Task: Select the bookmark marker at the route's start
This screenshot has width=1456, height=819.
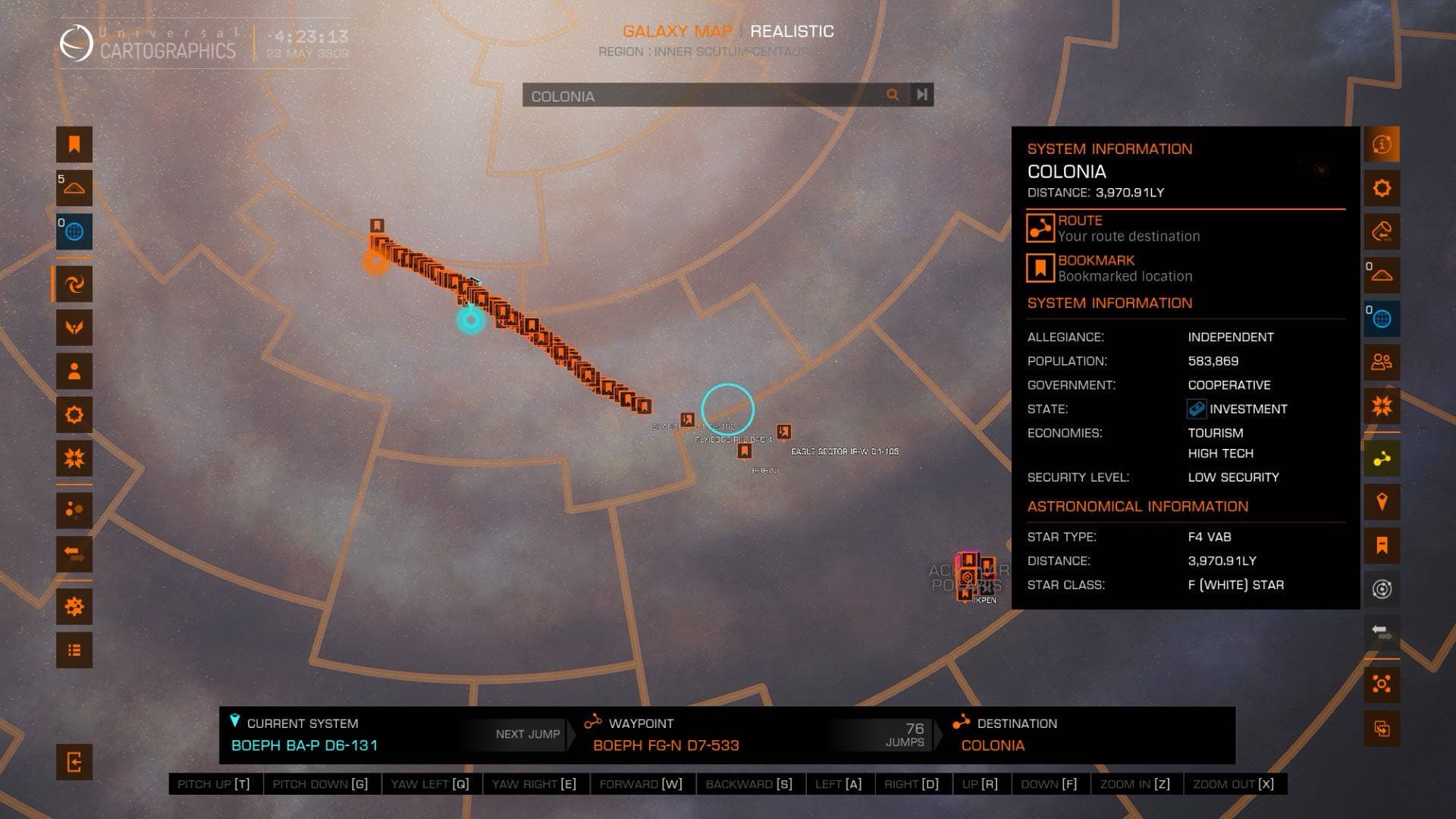Action: click(x=377, y=226)
